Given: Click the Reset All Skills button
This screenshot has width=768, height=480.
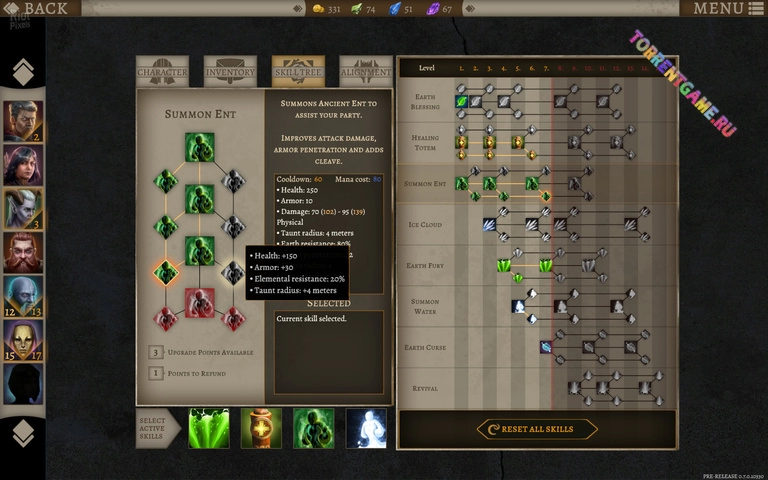Looking at the screenshot, I should coord(536,429).
